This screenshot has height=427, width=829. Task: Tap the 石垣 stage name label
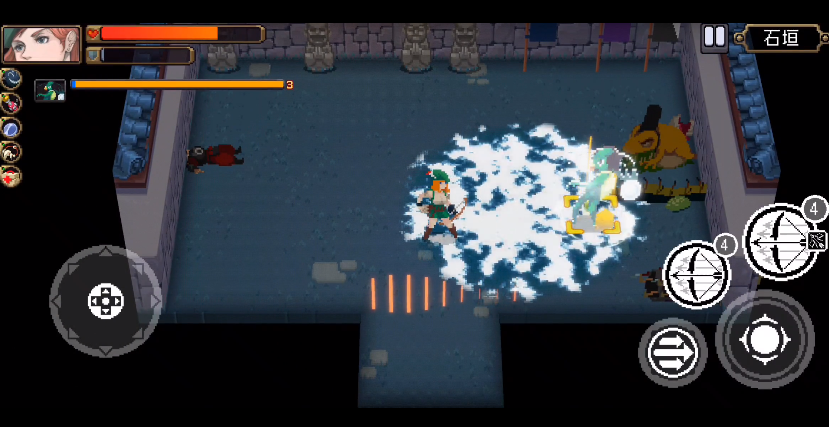point(781,39)
